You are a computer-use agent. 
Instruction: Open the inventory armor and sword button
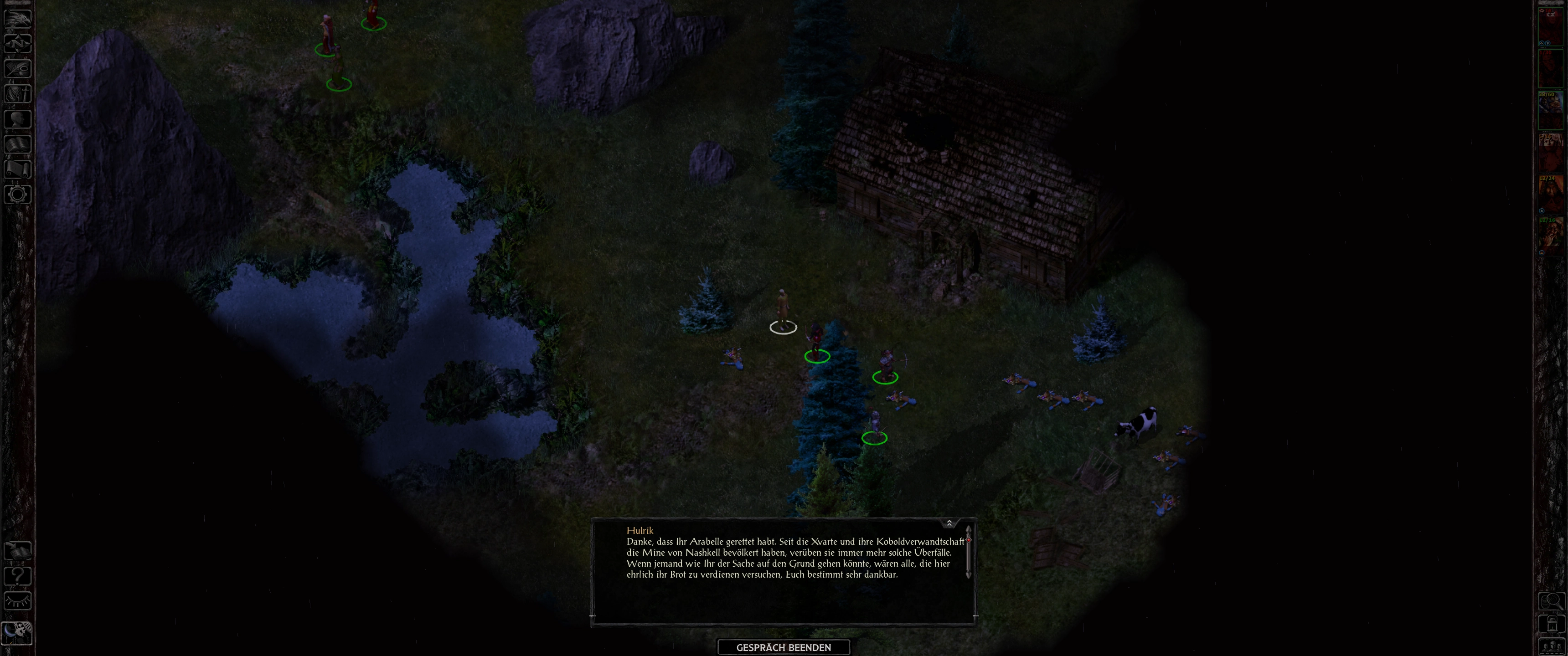coord(18,94)
